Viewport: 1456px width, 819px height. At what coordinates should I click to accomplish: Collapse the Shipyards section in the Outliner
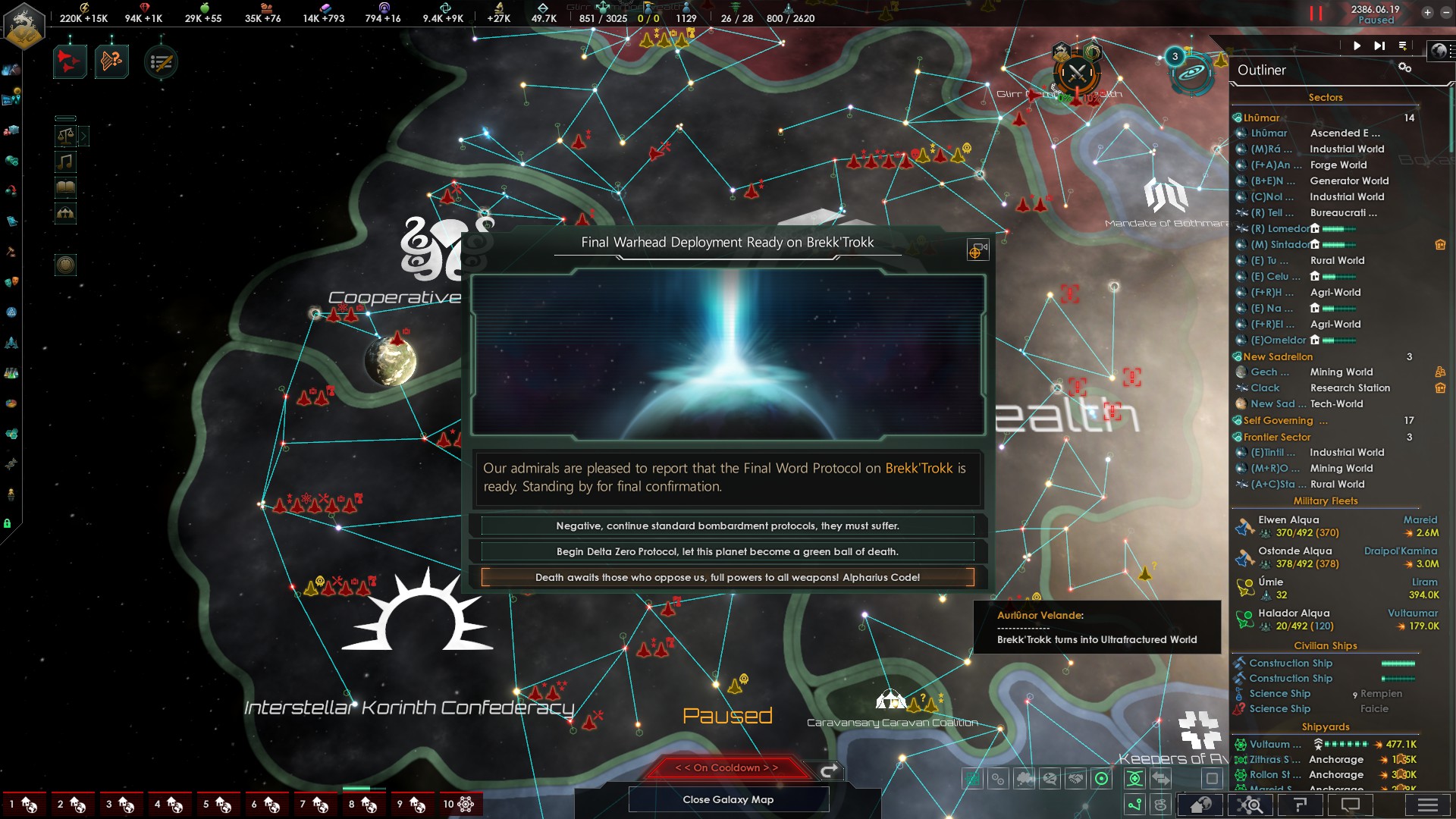[1326, 726]
